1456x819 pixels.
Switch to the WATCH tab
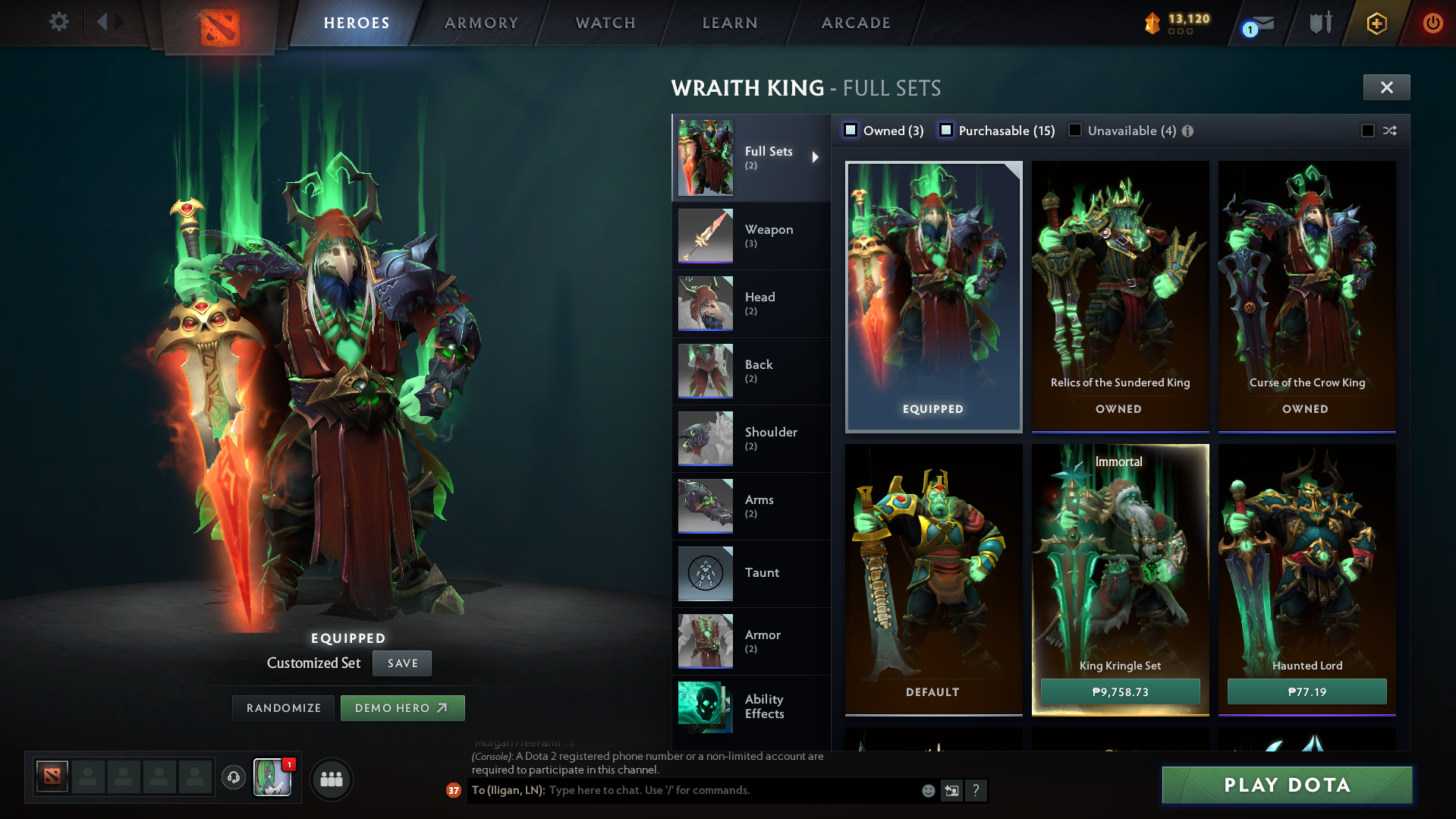605,23
